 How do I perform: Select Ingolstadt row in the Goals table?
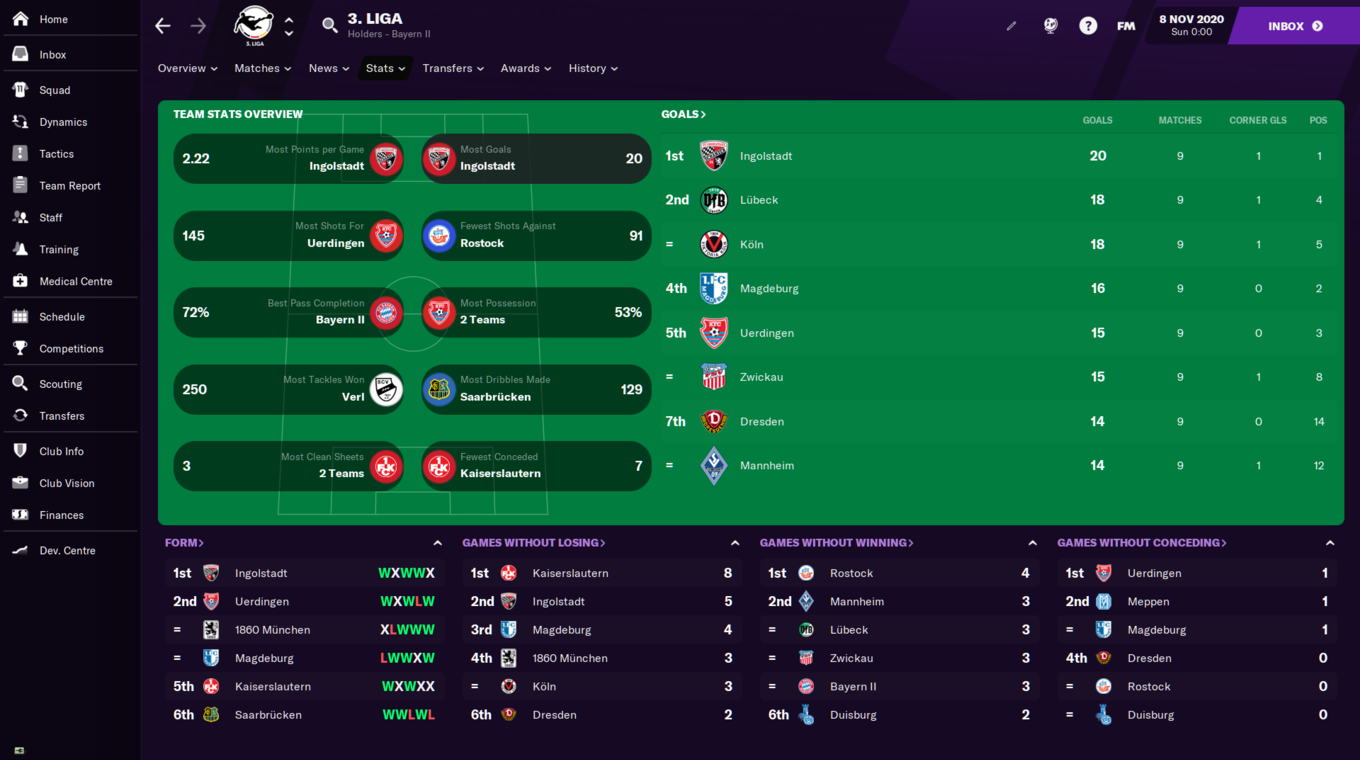click(x=765, y=156)
